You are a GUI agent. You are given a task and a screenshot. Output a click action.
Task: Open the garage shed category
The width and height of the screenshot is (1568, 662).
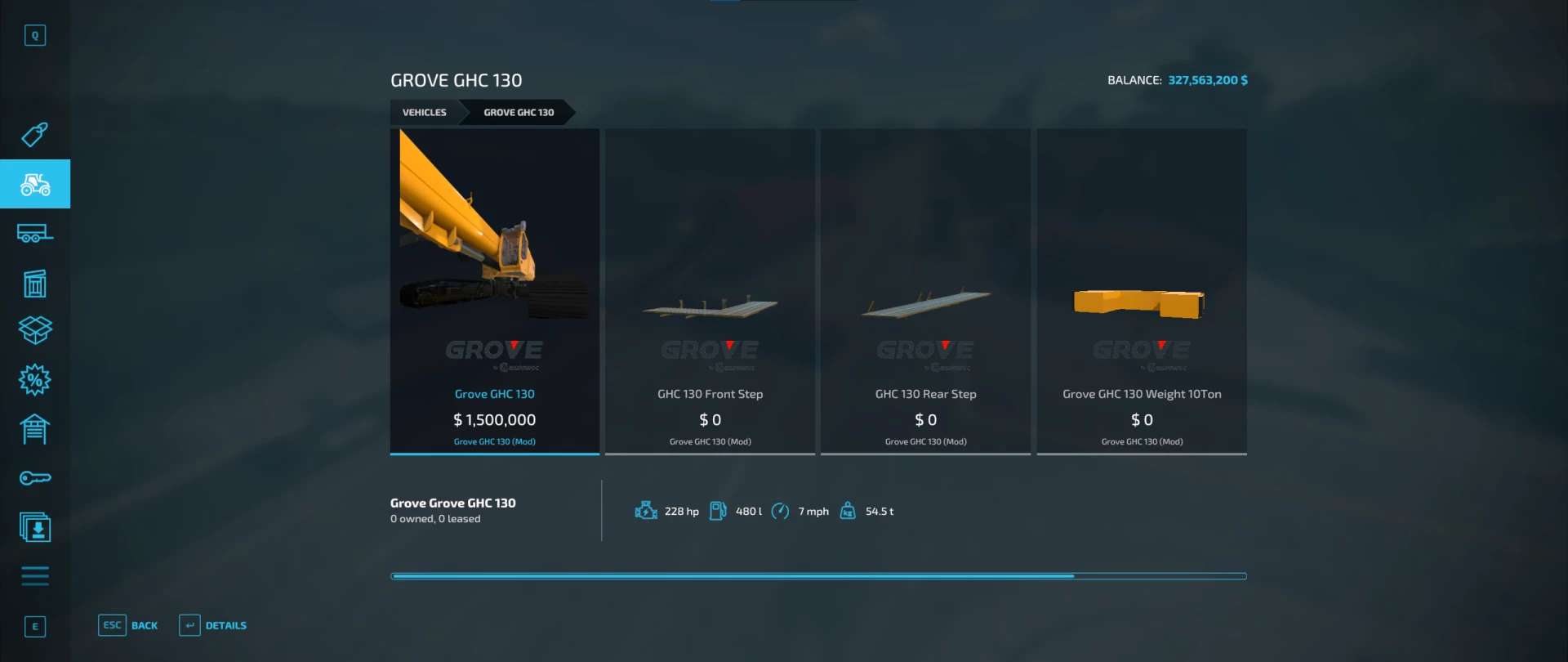pos(34,429)
